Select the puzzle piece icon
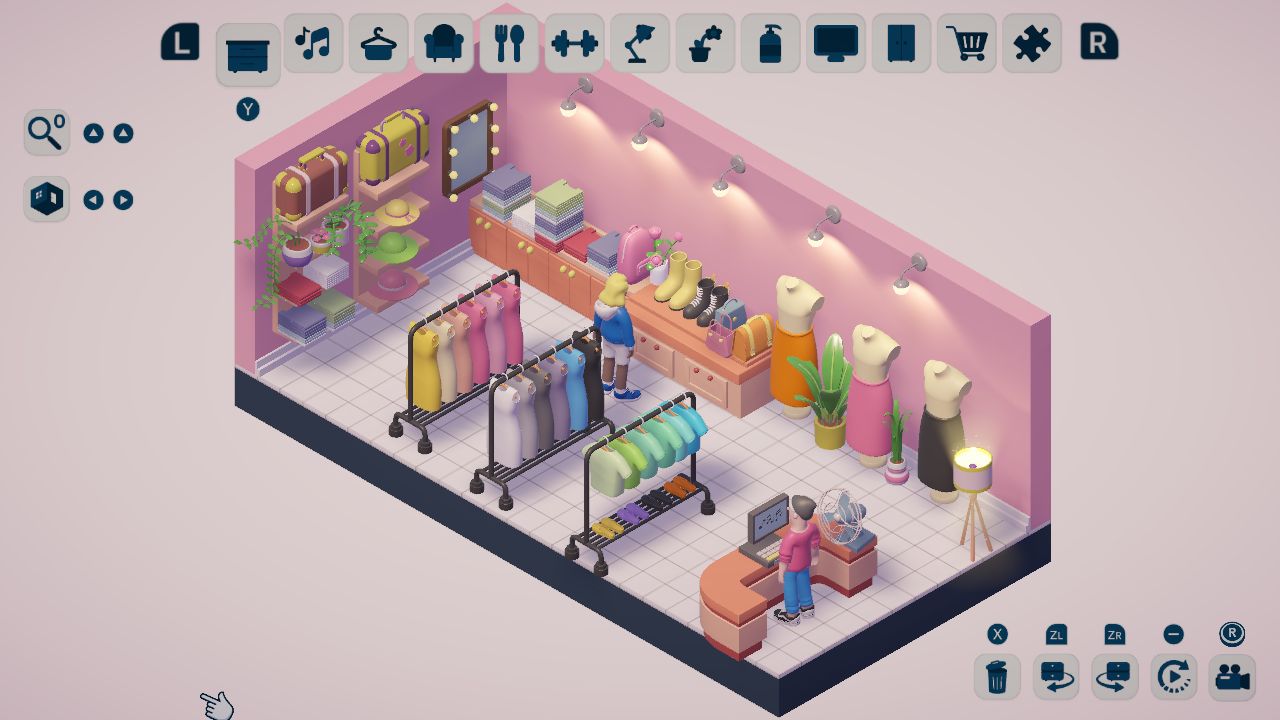This screenshot has width=1280, height=720. tap(1031, 43)
